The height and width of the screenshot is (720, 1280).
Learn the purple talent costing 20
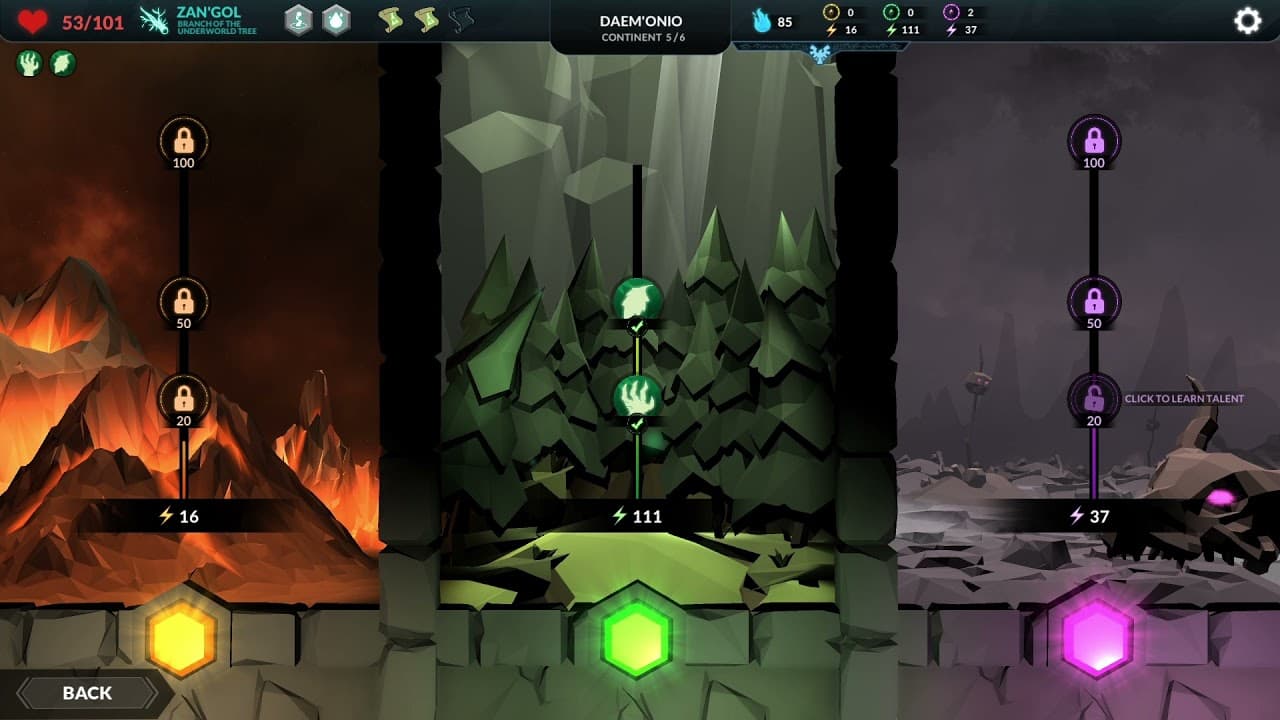point(1094,398)
